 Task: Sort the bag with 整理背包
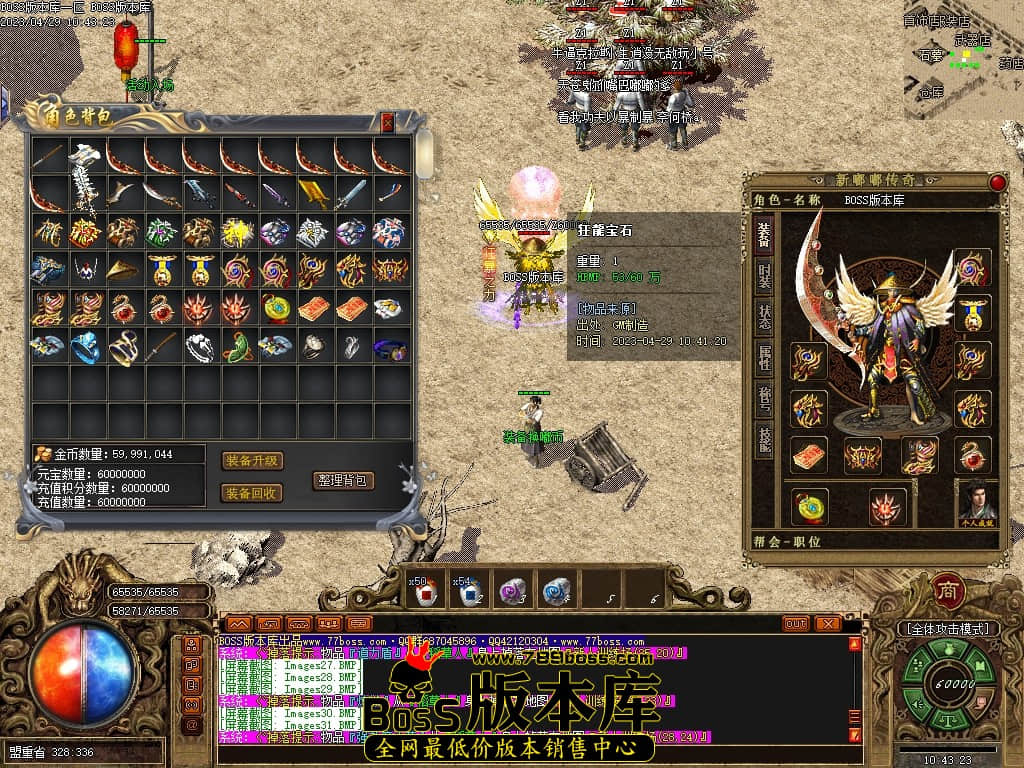point(343,480)
